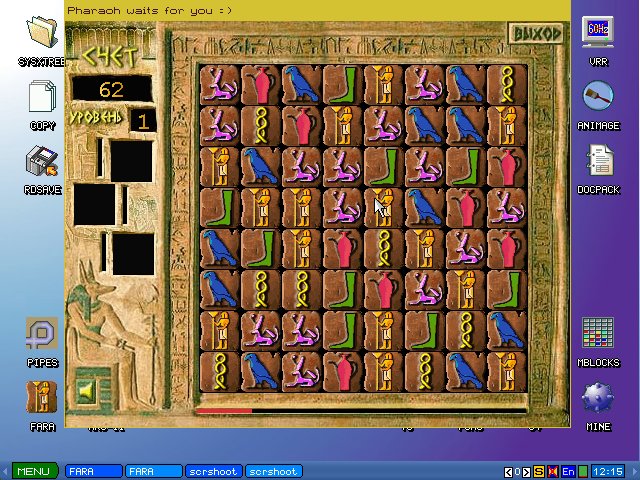Open the RDSAVE floppy icon
Image resolution: width=640 pixels, height=480 pixels.
(42, 165)
